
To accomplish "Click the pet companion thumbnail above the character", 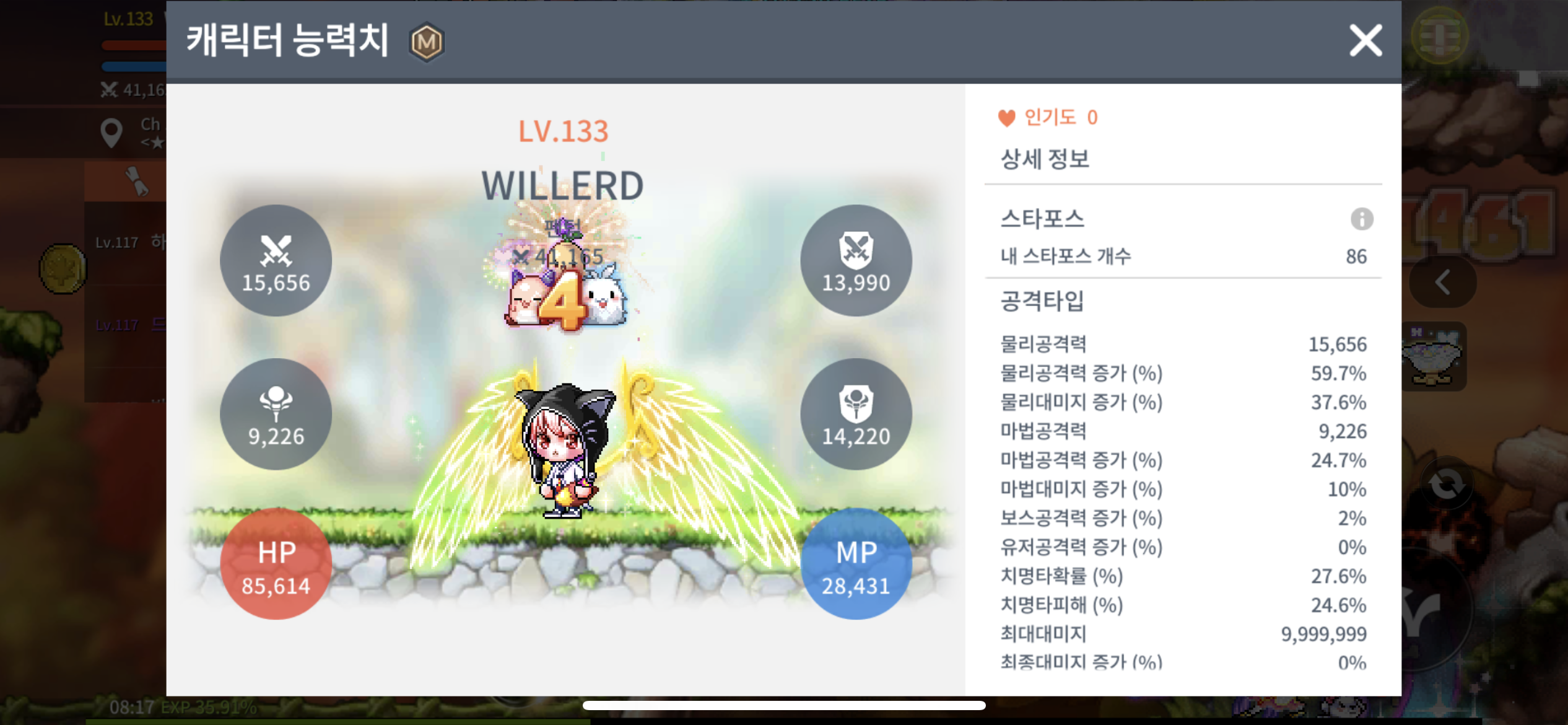I will click(x=567, y=296).
